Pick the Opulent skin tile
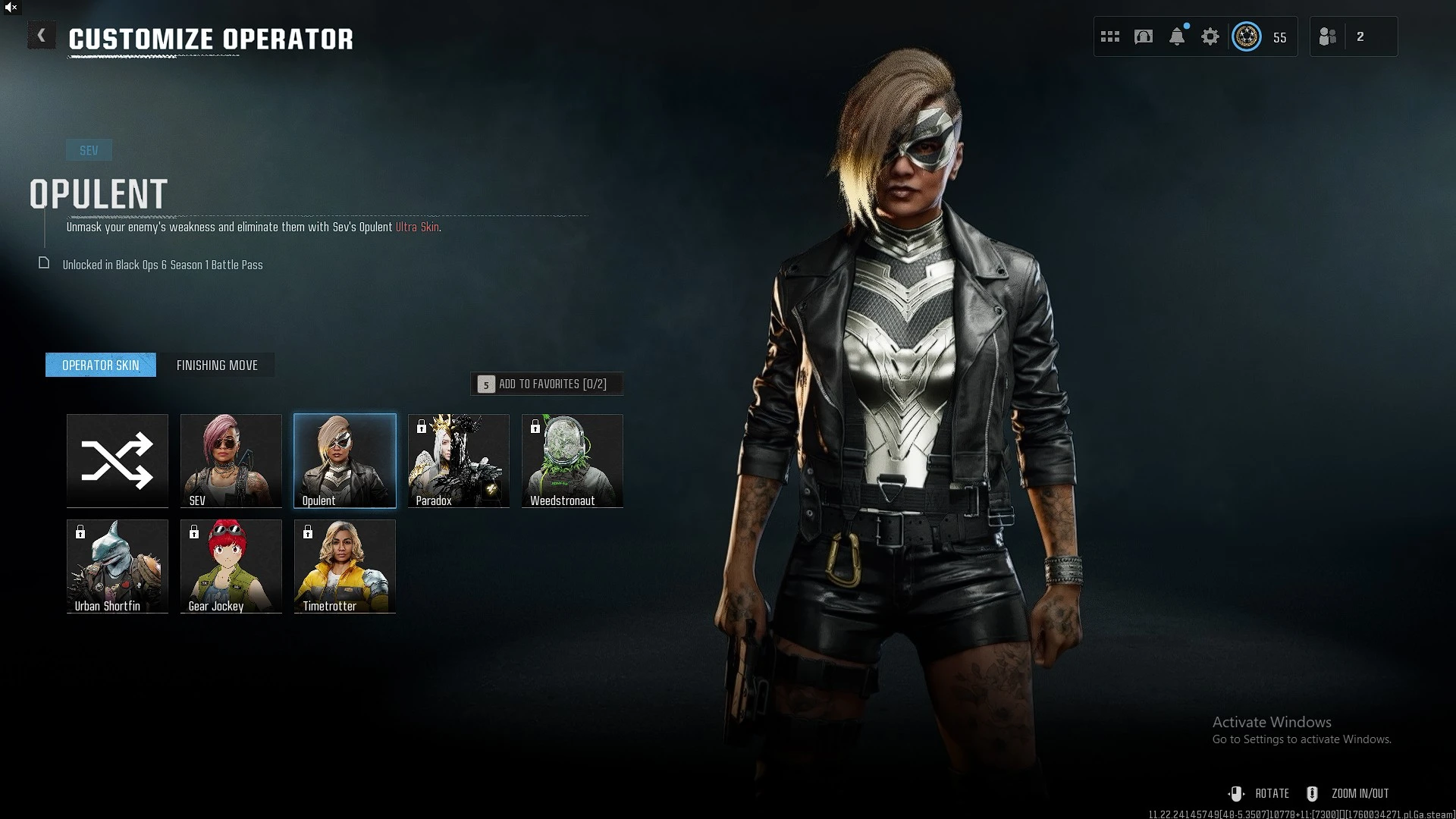The width and height of the screenshot is (1456, 819). (x=345, y=460)
